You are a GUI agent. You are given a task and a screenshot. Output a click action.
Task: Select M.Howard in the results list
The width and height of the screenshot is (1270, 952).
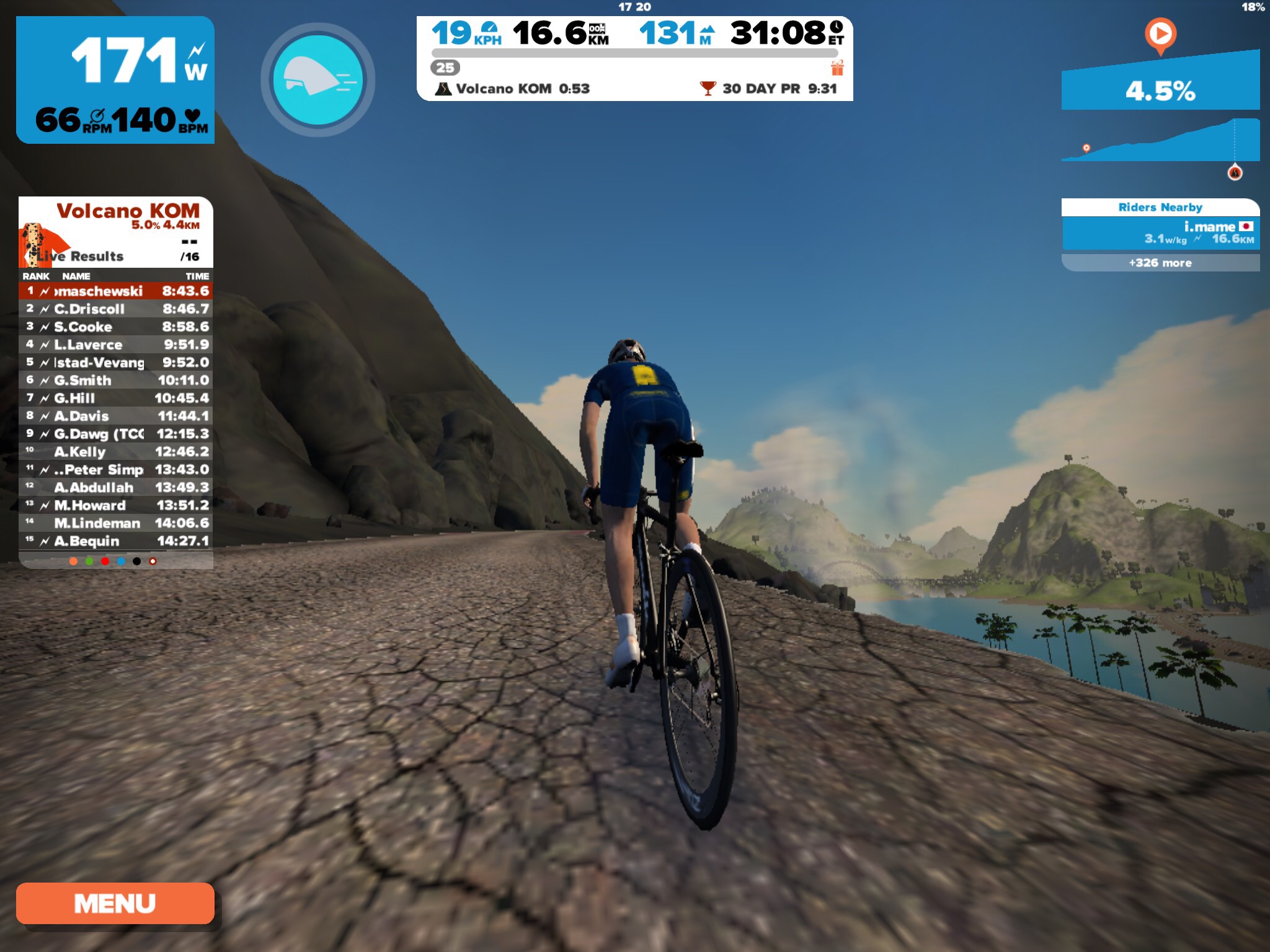click(116, 505)
